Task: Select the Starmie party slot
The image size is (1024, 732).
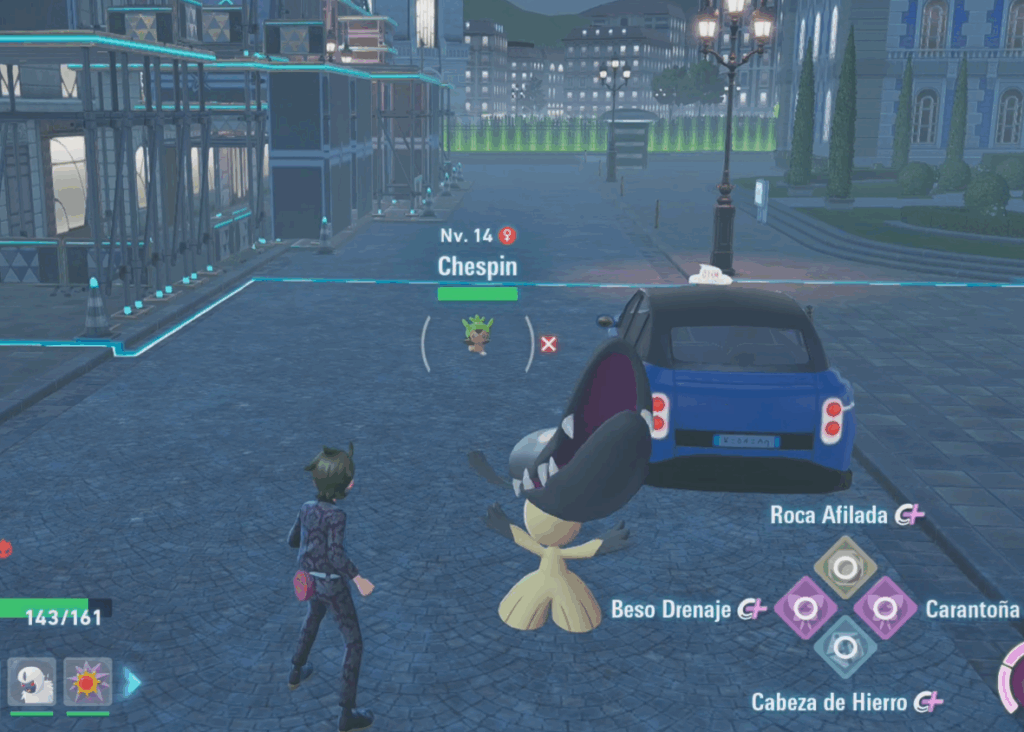Action: click(88, 682)
